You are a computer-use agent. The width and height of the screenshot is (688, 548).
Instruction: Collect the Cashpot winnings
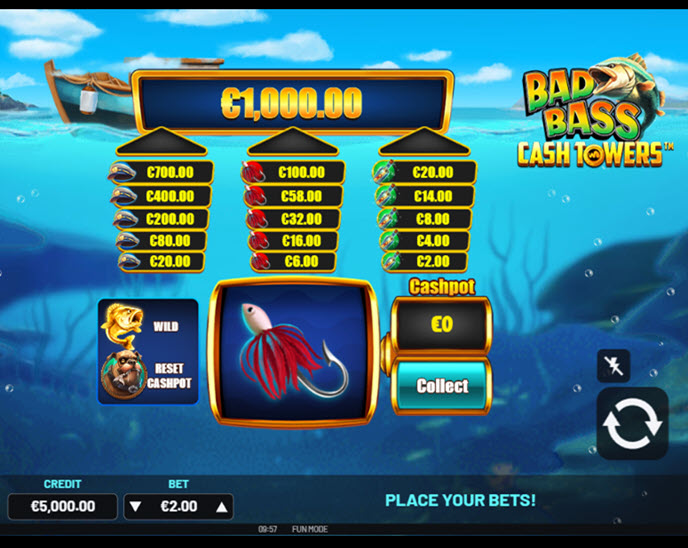point(442,386)
